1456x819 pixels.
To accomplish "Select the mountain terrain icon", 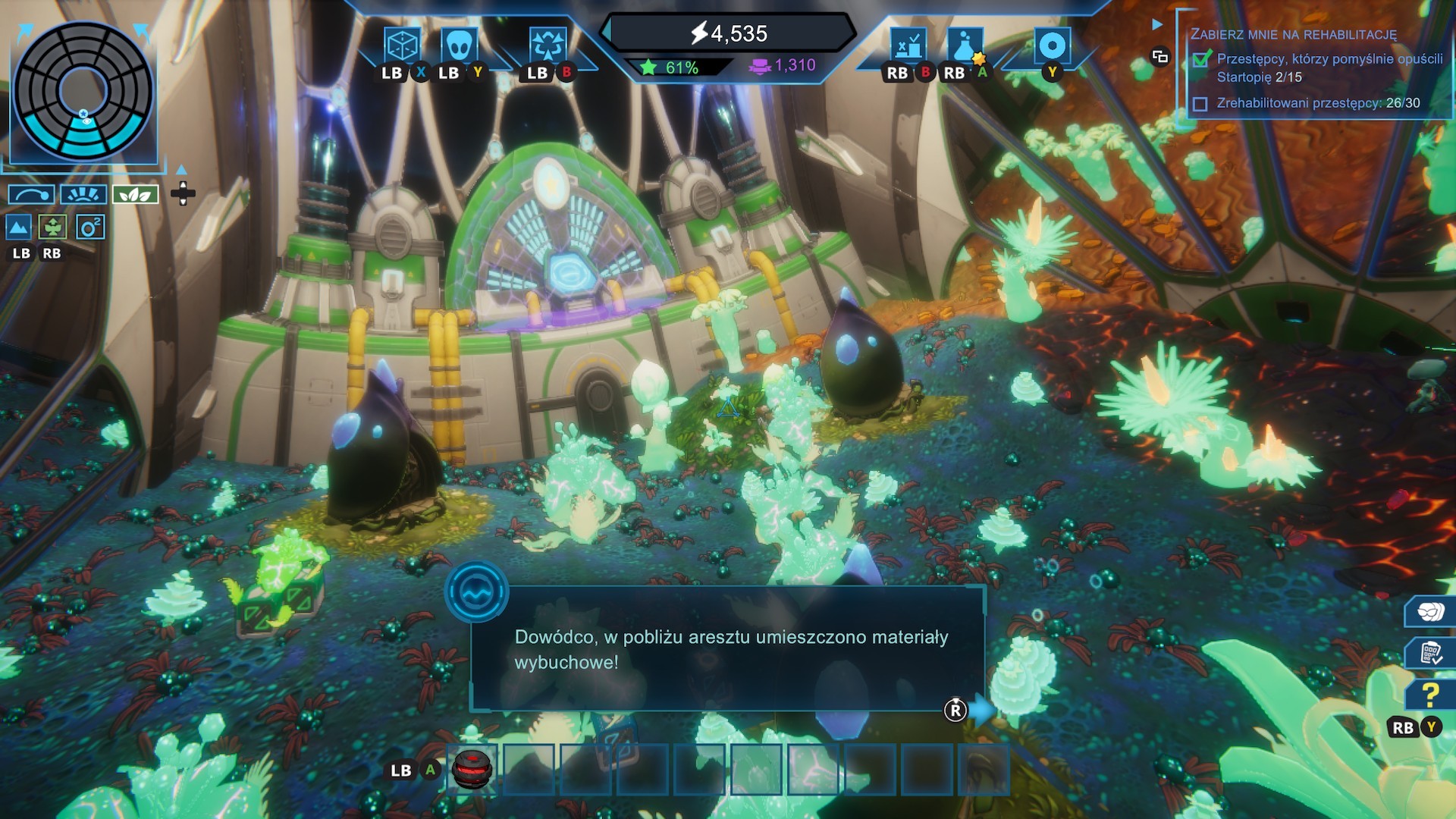I will pos(18,227).
